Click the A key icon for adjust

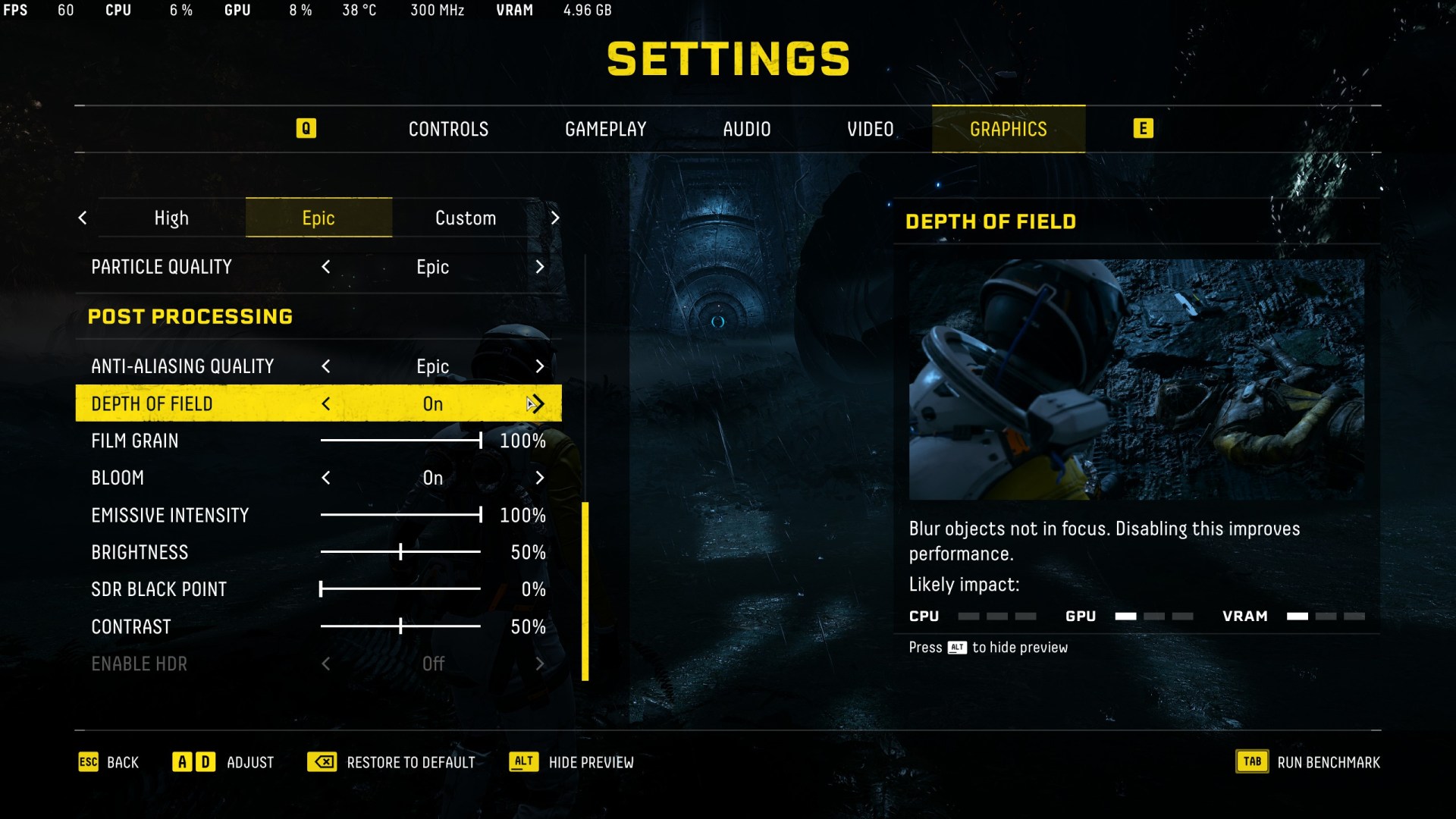pyautogui.click(x=182, y=762)
